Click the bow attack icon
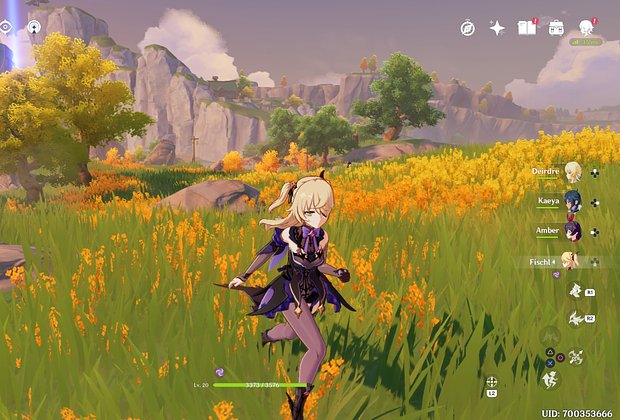The image size is (620, 420). point(576,355)
